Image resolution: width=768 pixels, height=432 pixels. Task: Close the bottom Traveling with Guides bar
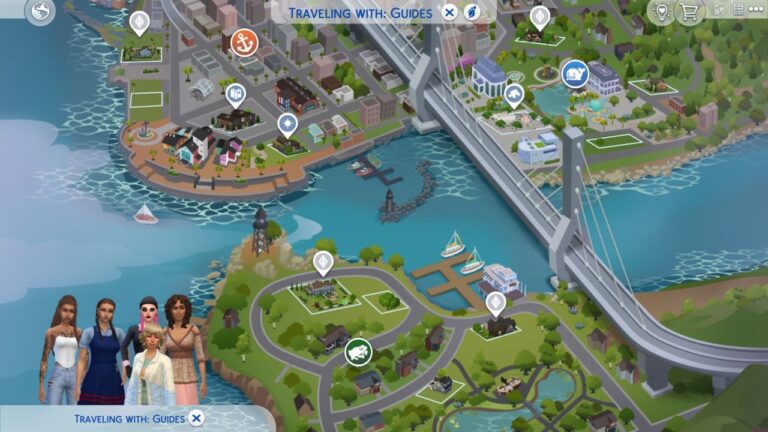pos(197,418)
